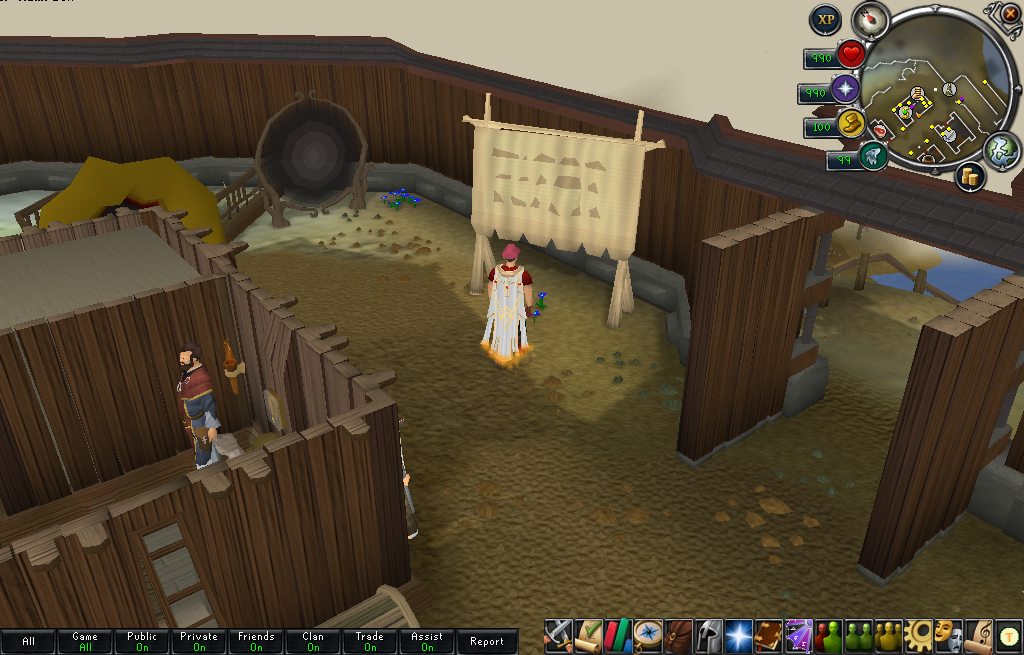
Task: Open the XP counter button
Action: click(826, 19)
